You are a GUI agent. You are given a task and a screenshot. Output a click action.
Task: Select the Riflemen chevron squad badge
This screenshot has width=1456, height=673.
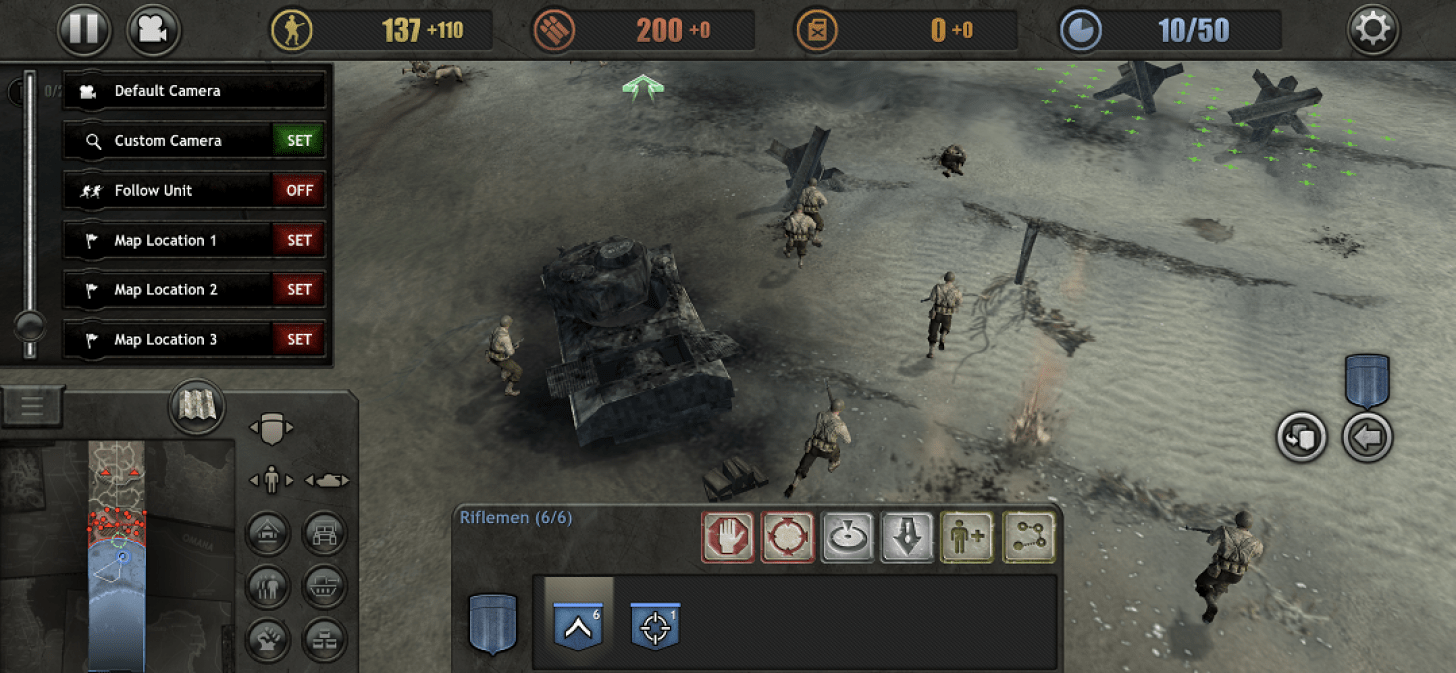coord(578,625)
